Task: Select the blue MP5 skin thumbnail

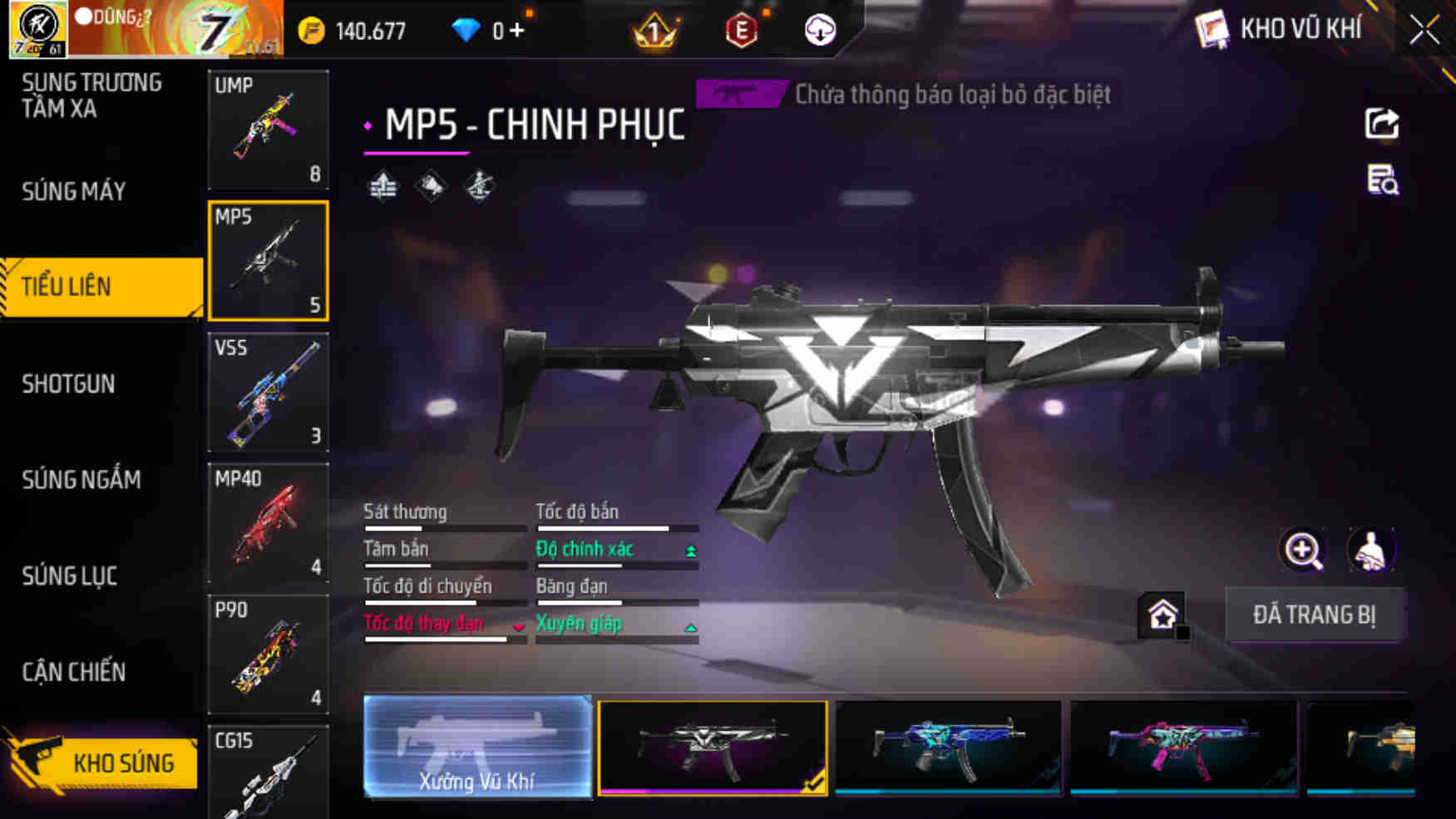Action: point(949,747)
